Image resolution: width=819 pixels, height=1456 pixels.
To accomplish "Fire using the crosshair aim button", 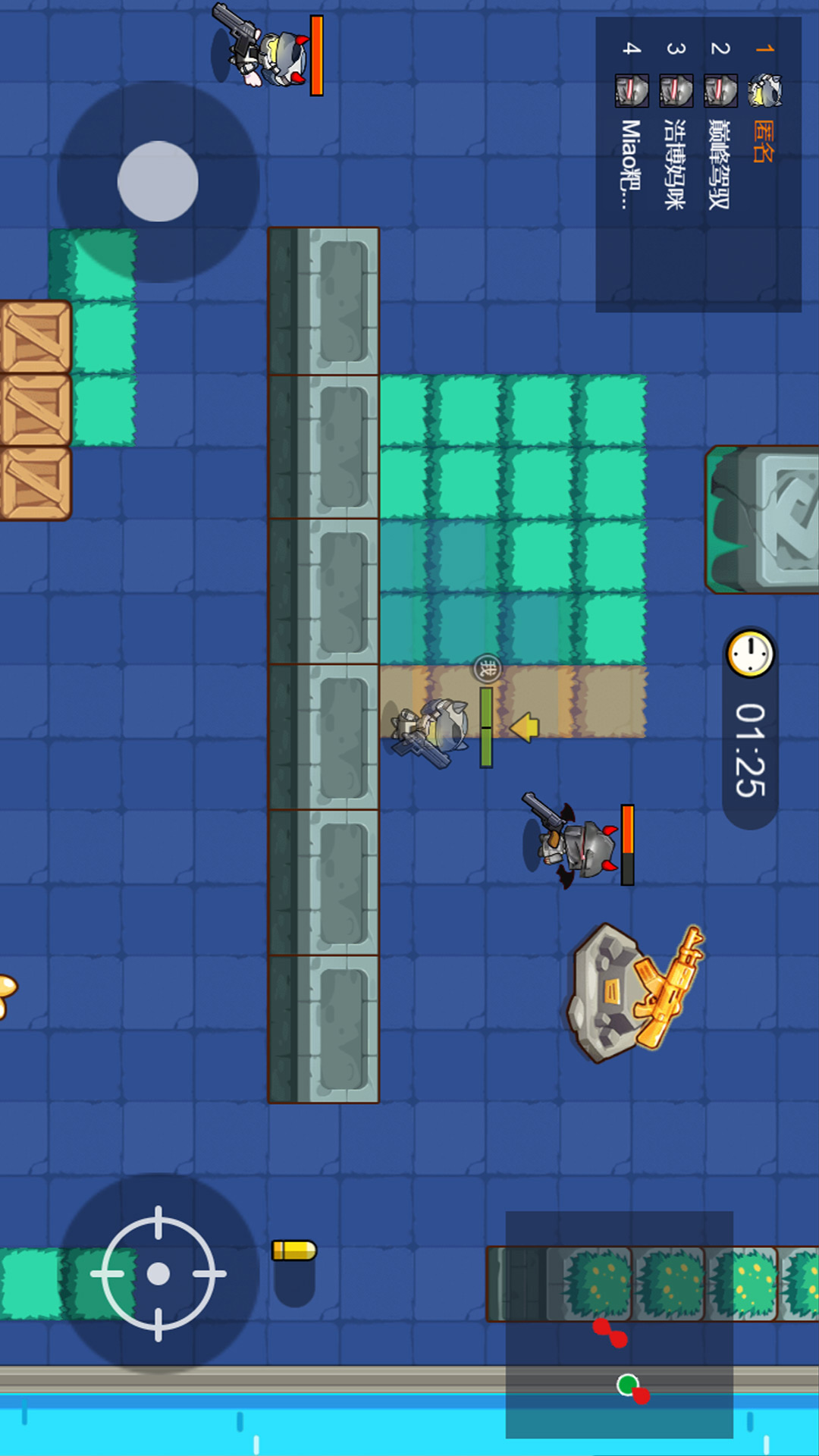I will point(158,1273).
